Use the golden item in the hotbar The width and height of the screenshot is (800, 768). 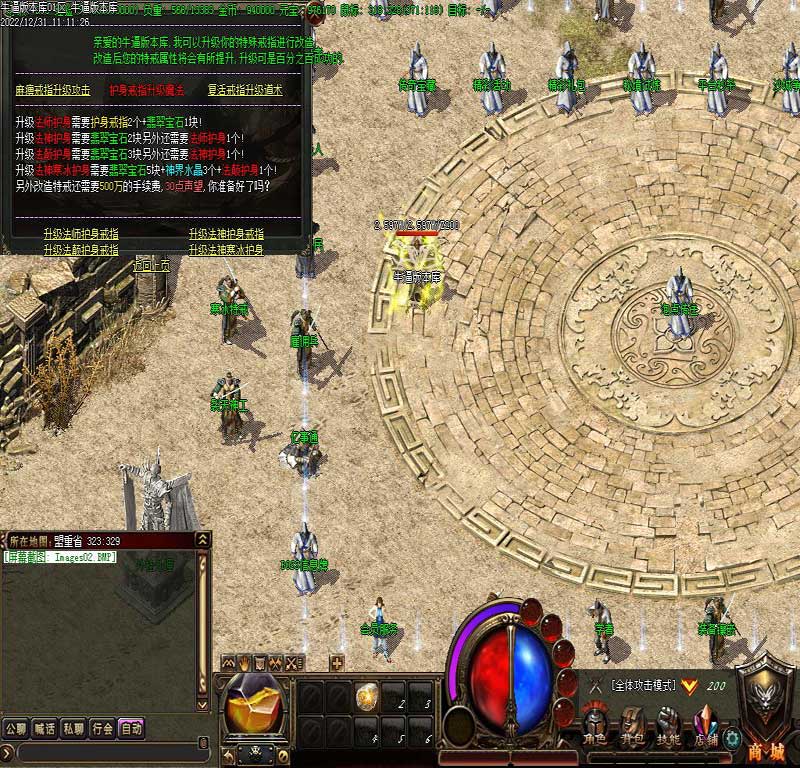pyautogui.click(x=366, y=692)
